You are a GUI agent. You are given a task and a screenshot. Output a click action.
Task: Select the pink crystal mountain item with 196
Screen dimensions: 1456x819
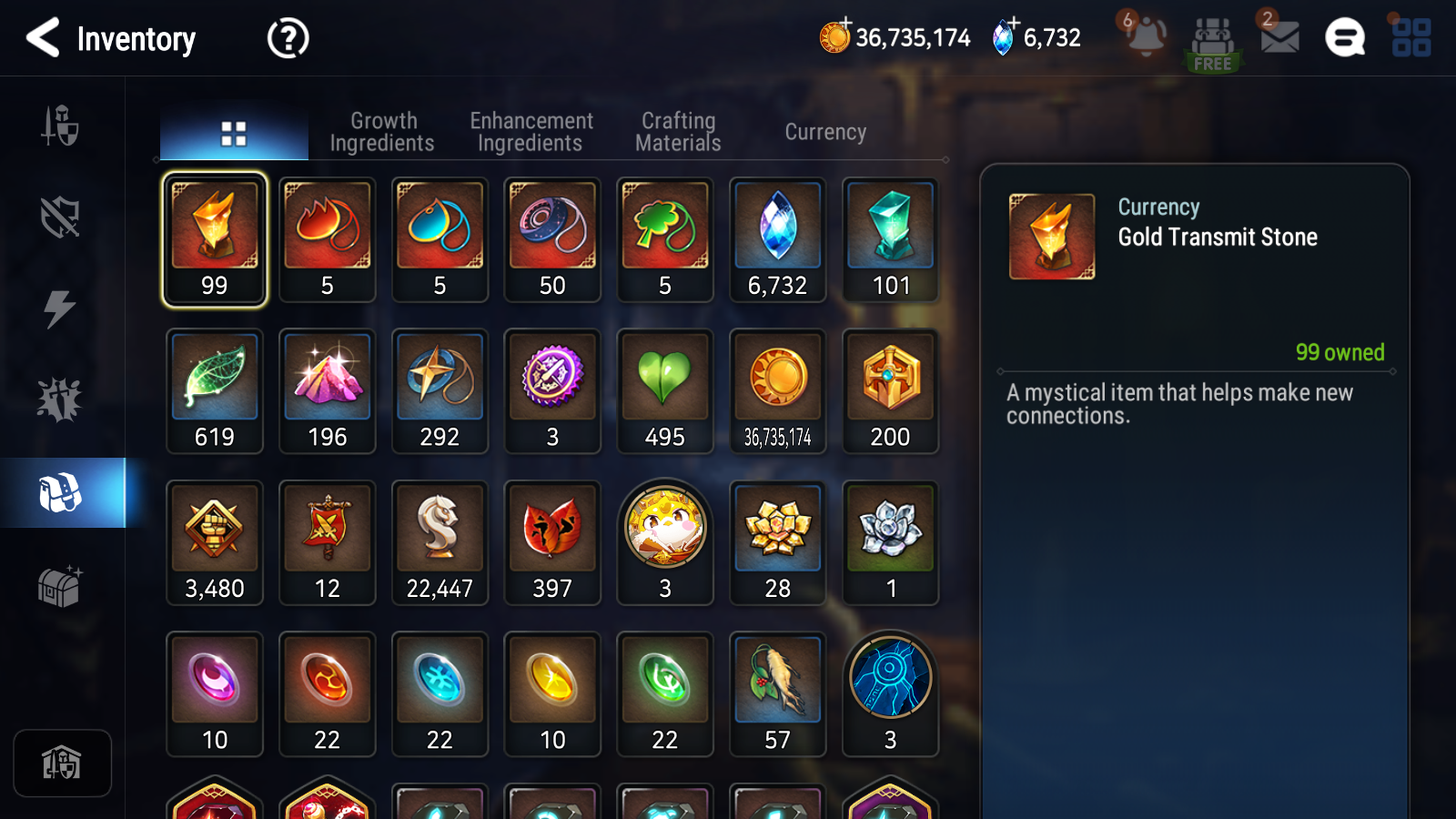pyautogui.click(x=328, y=390)
